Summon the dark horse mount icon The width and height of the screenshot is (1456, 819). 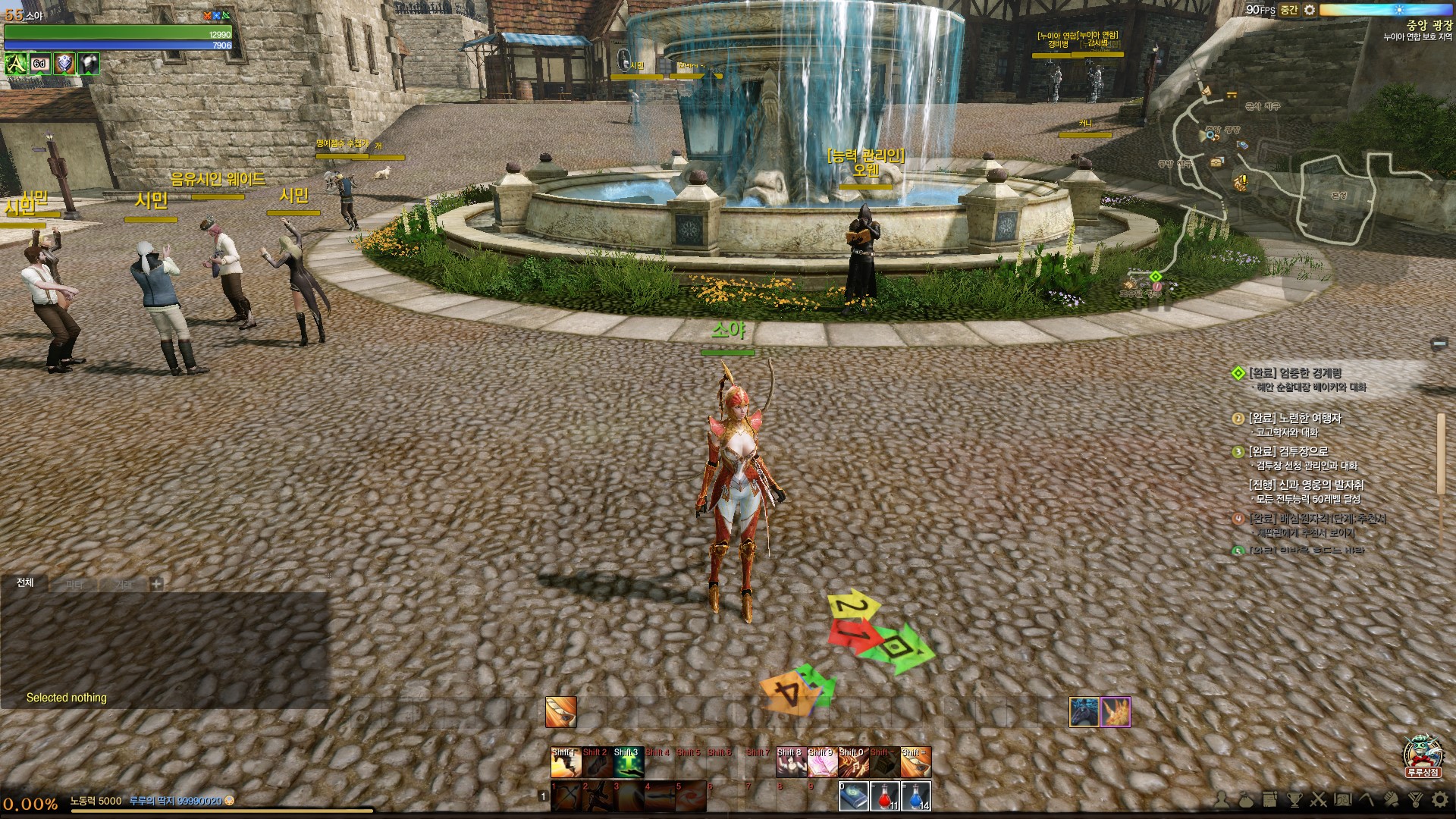[x=1084, y=712]
